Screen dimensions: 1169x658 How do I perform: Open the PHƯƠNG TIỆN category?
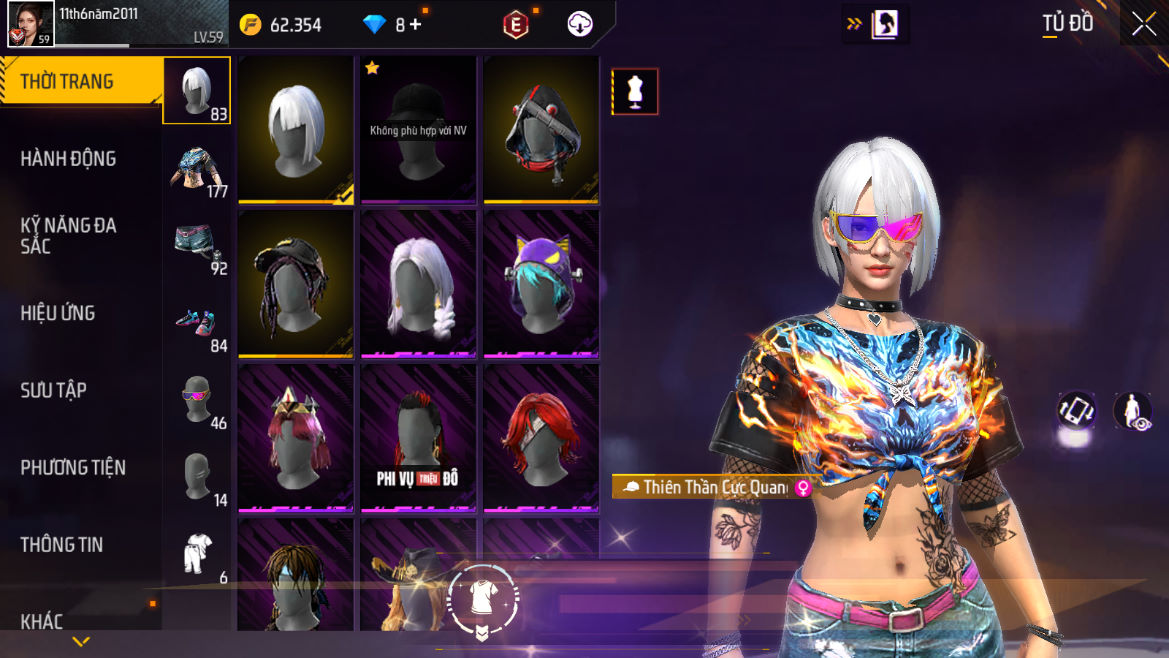coord(73,467)
